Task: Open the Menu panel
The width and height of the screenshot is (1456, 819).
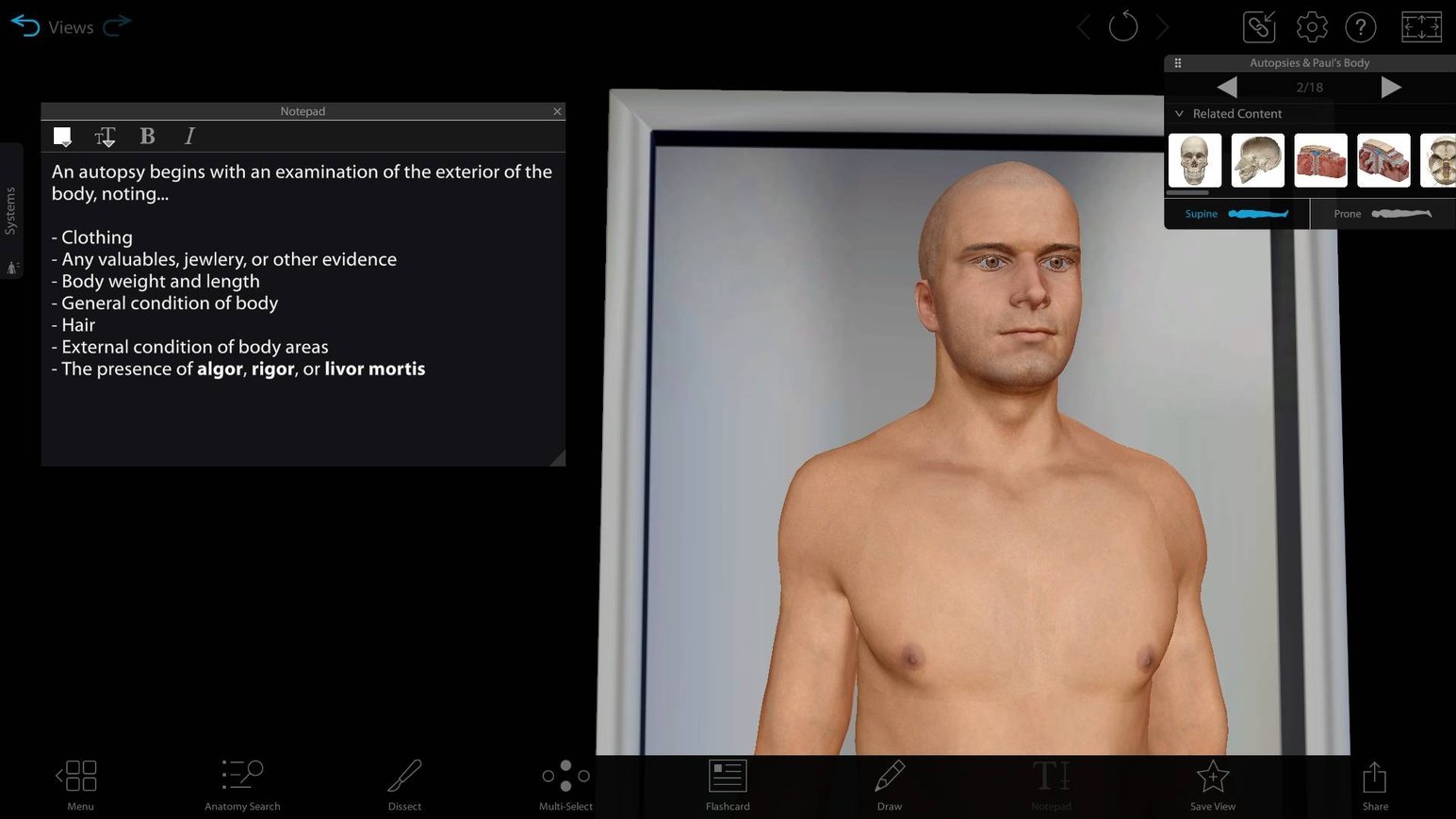Action: (79, 782)
